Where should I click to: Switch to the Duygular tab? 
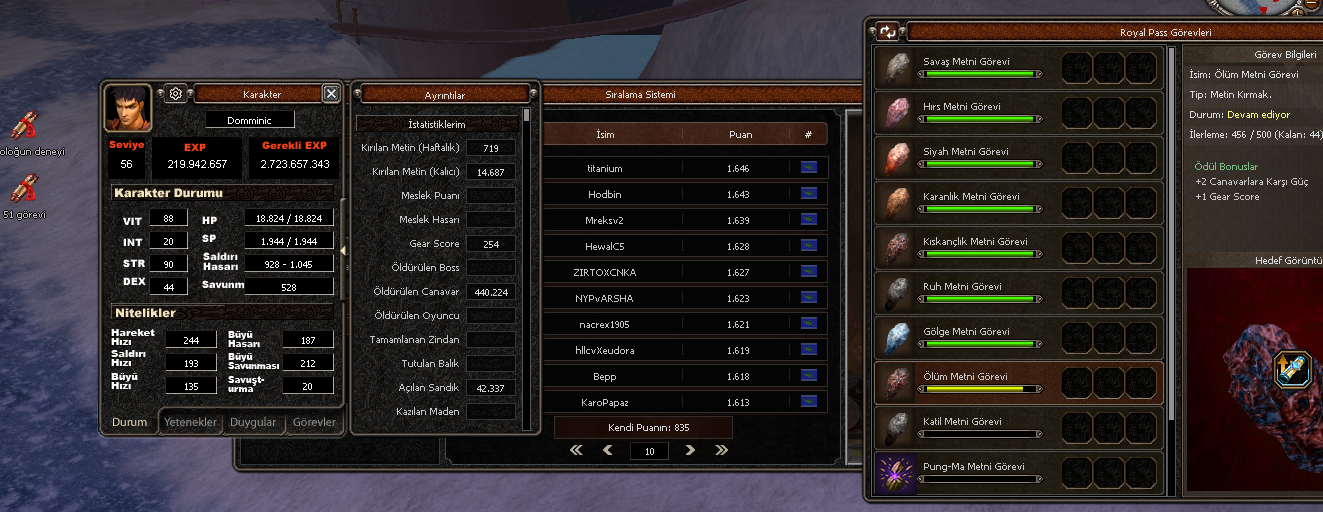(x=253, y=422)
